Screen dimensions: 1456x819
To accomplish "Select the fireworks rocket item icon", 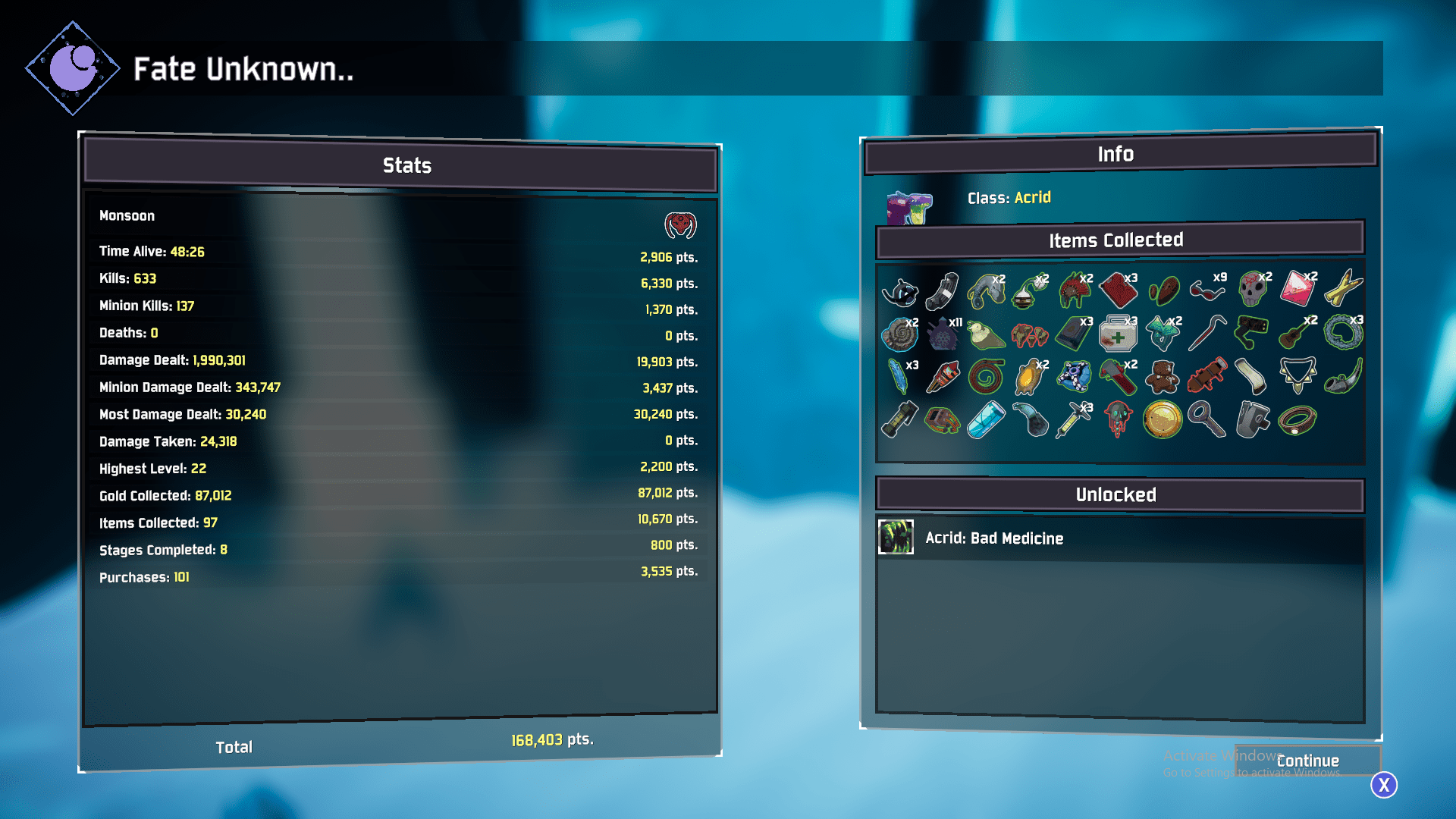I will pos(943,378).
